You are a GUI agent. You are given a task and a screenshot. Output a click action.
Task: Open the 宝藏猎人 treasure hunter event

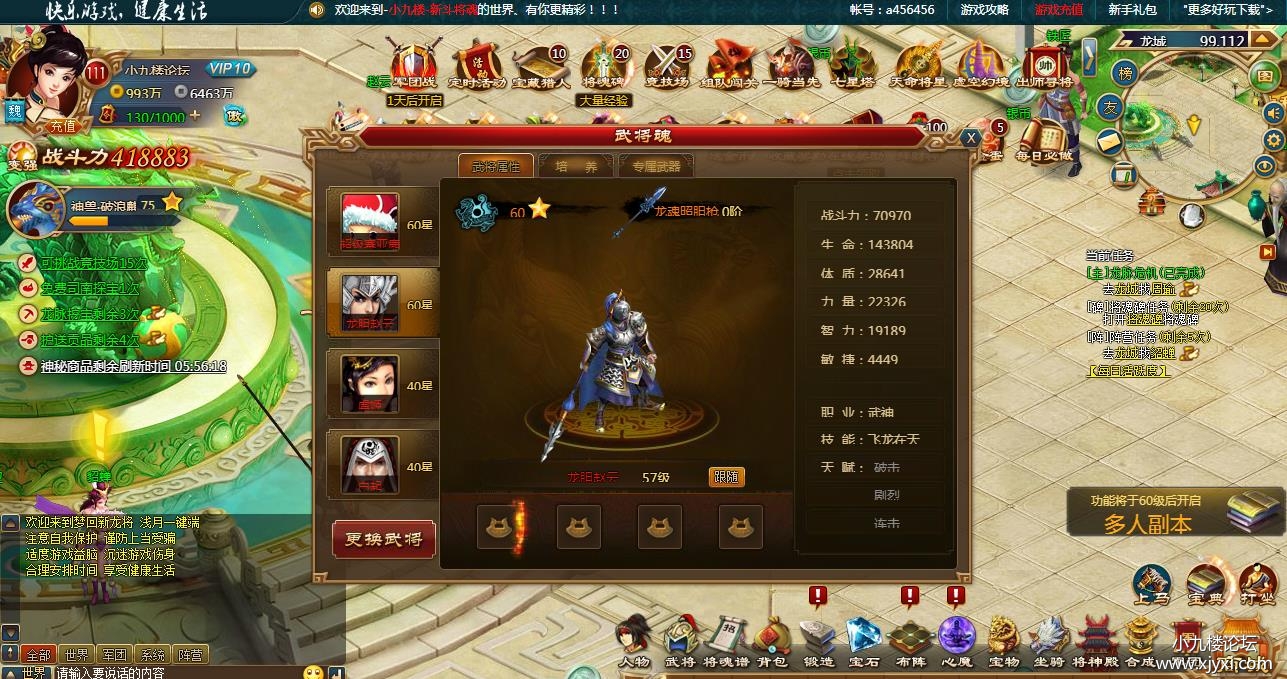pyautogui.click(x=541, y=66)
